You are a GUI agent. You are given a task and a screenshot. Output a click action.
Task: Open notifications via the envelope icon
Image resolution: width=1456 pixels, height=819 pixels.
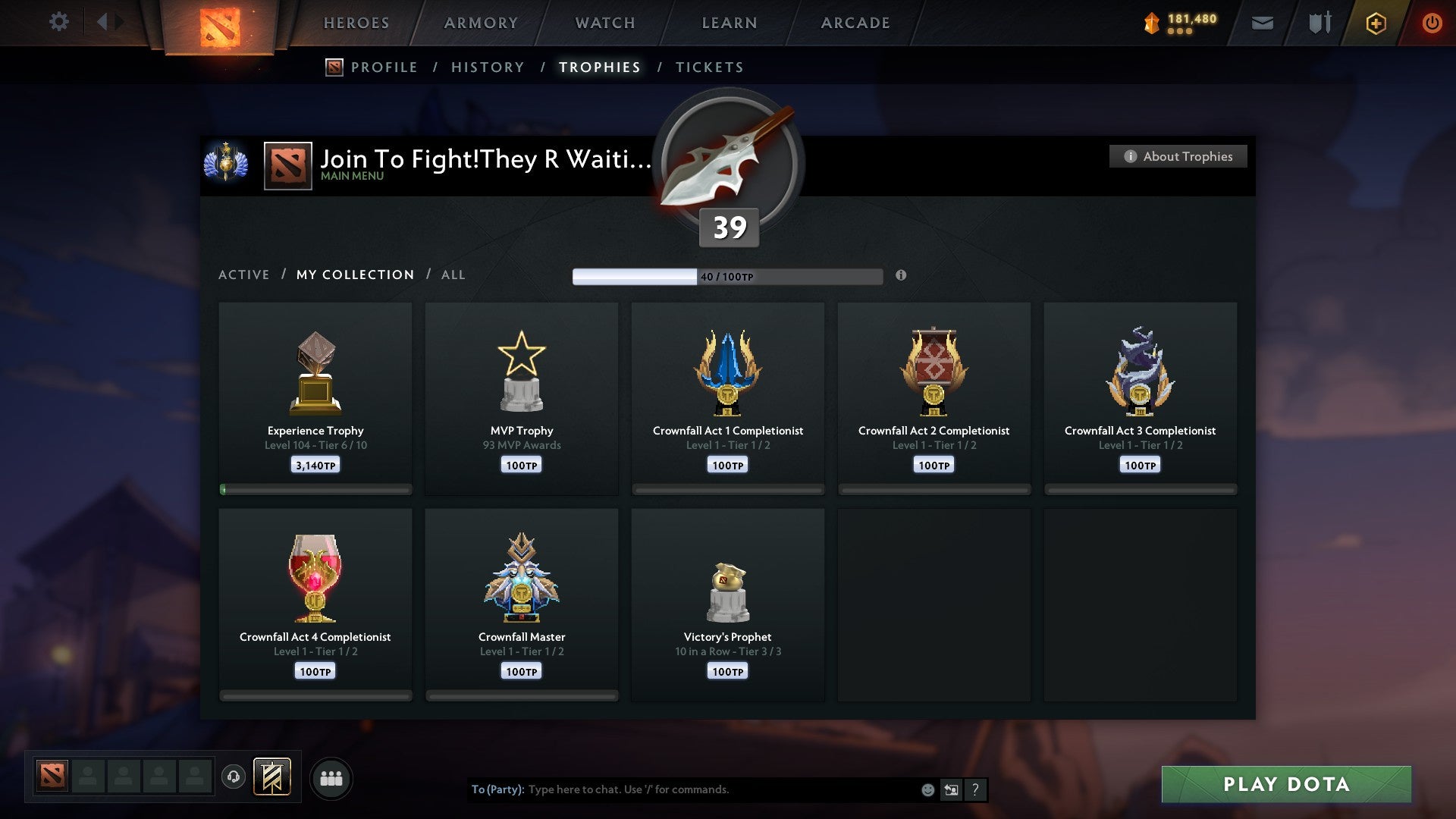click(1262, 23)
